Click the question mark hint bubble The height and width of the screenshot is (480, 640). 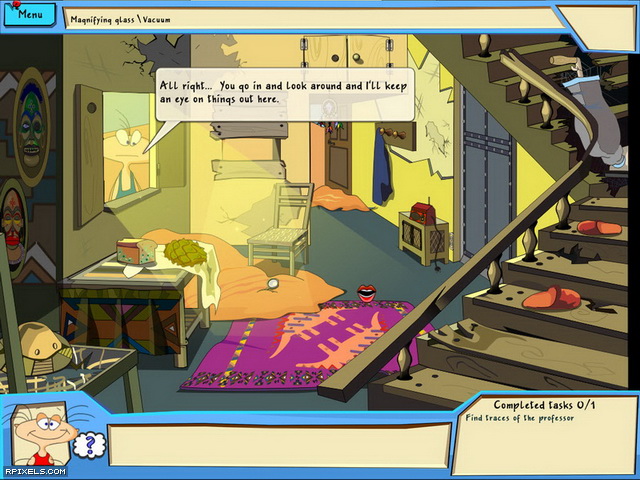point(89,444)
